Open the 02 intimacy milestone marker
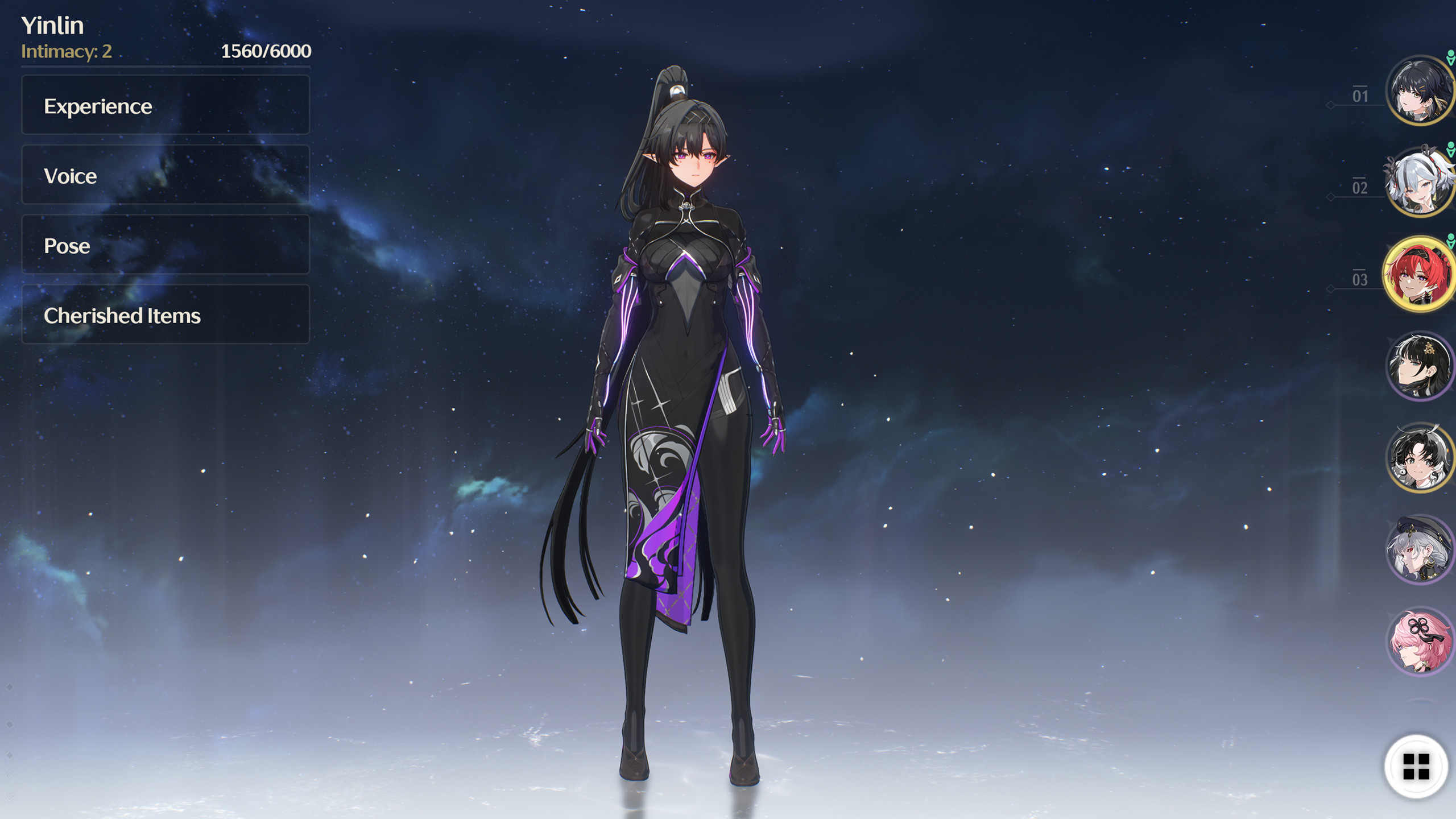This screenshot has width=1456, height=819. point(1360,187)
